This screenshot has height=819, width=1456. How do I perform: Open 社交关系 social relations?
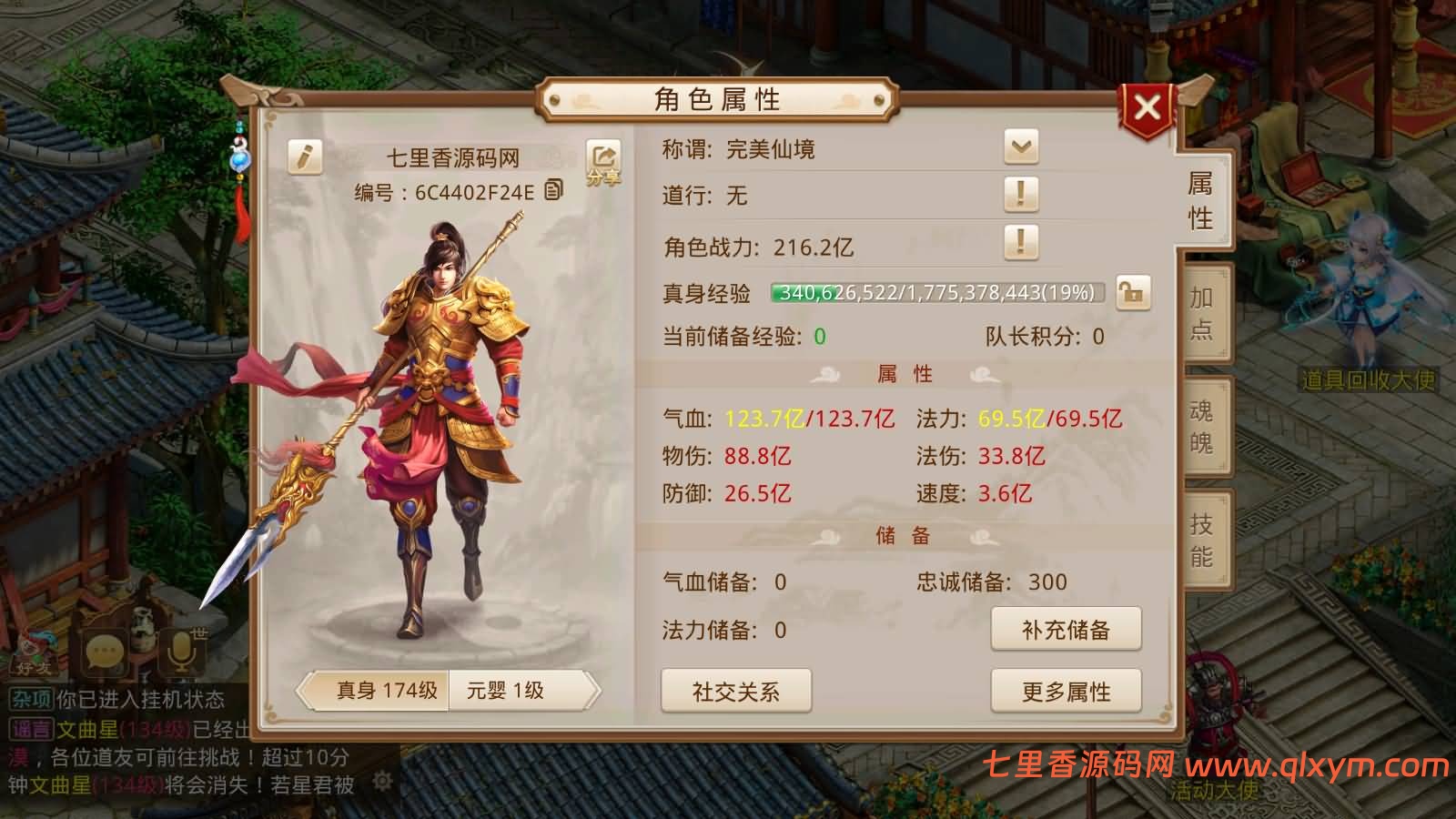point(736,692)
